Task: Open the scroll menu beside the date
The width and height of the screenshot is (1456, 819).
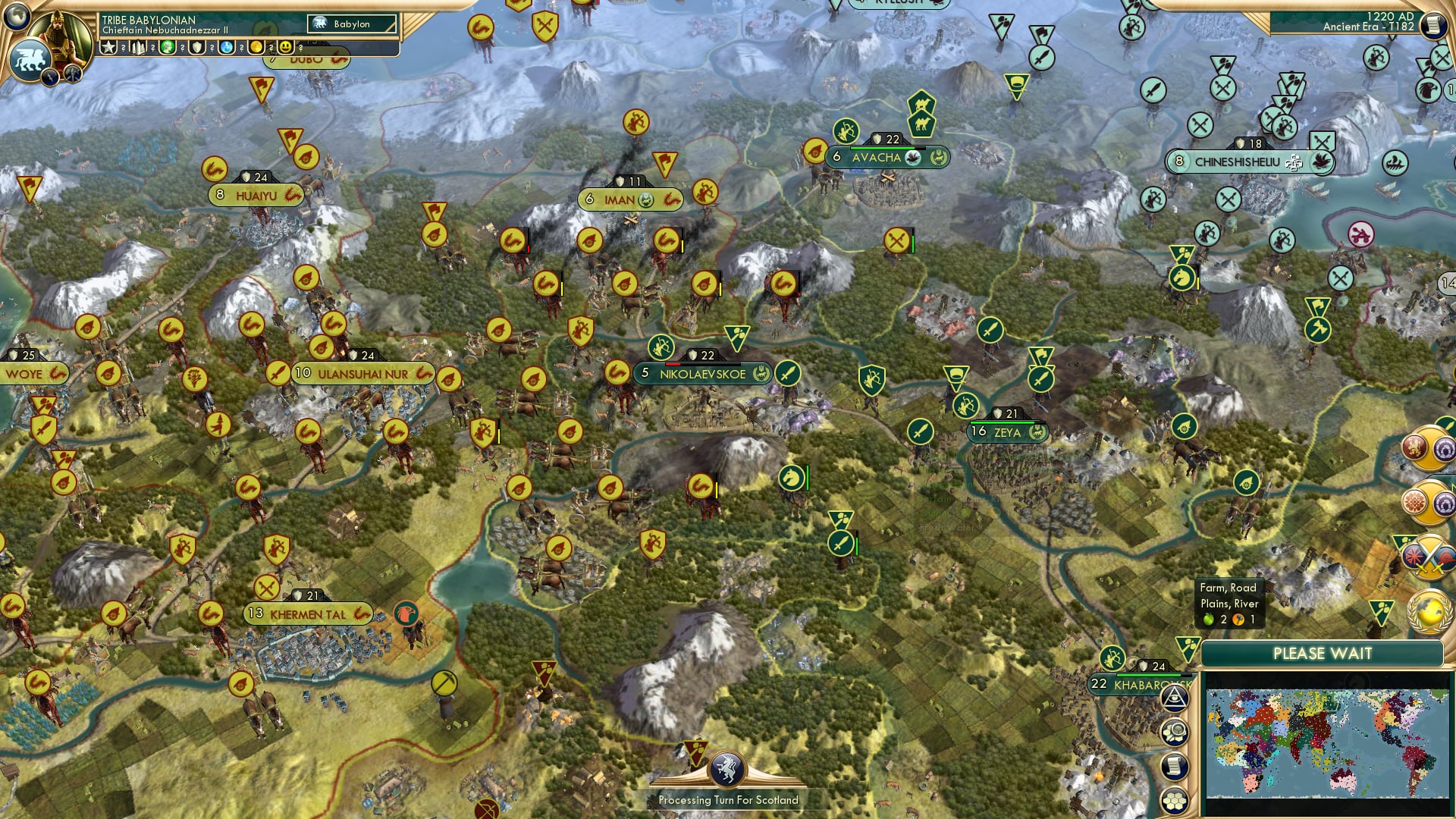Action: point(1433,24)
